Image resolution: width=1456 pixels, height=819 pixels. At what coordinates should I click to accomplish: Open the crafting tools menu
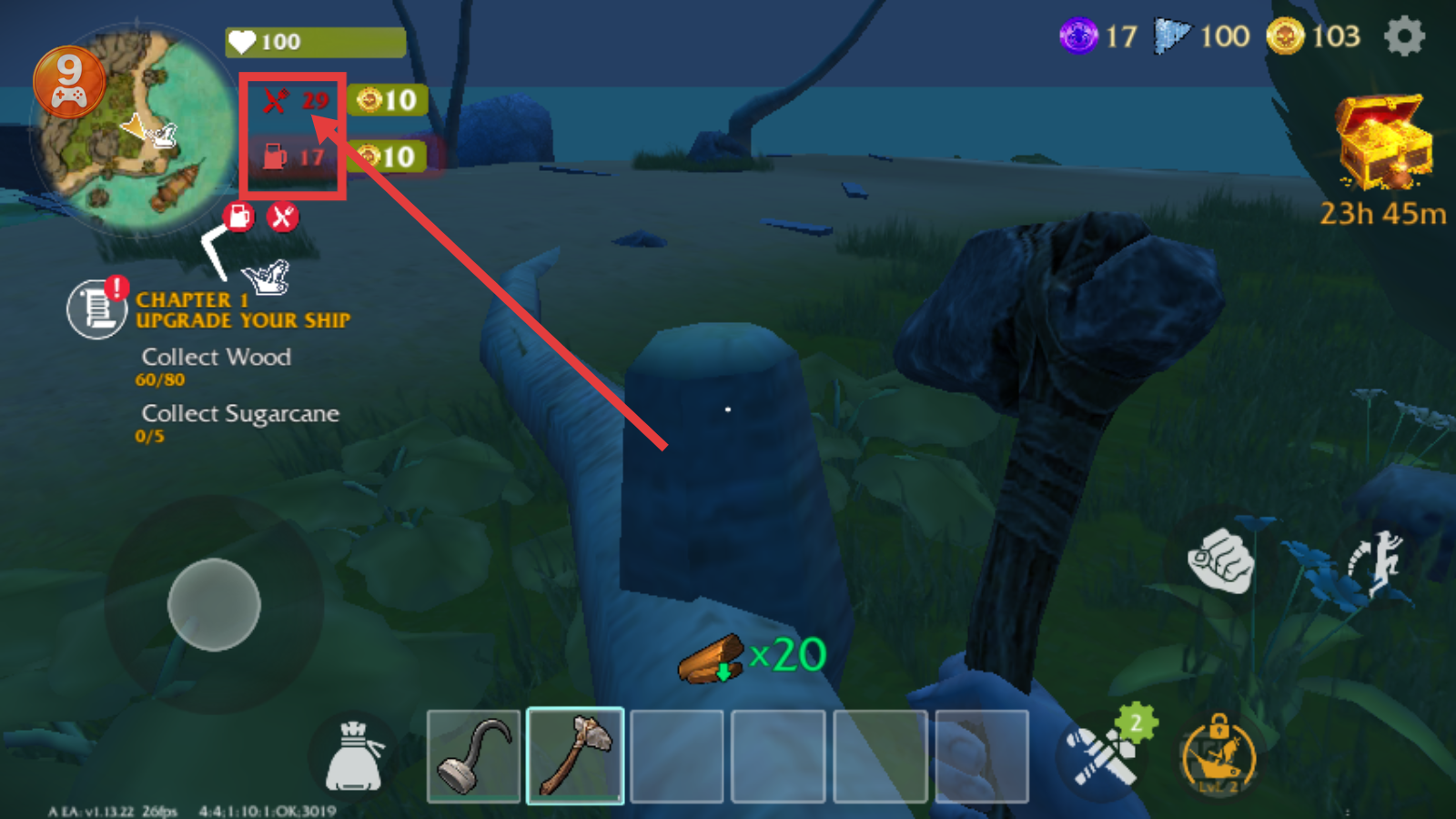pyautogui.click(x=1104, y=755)
